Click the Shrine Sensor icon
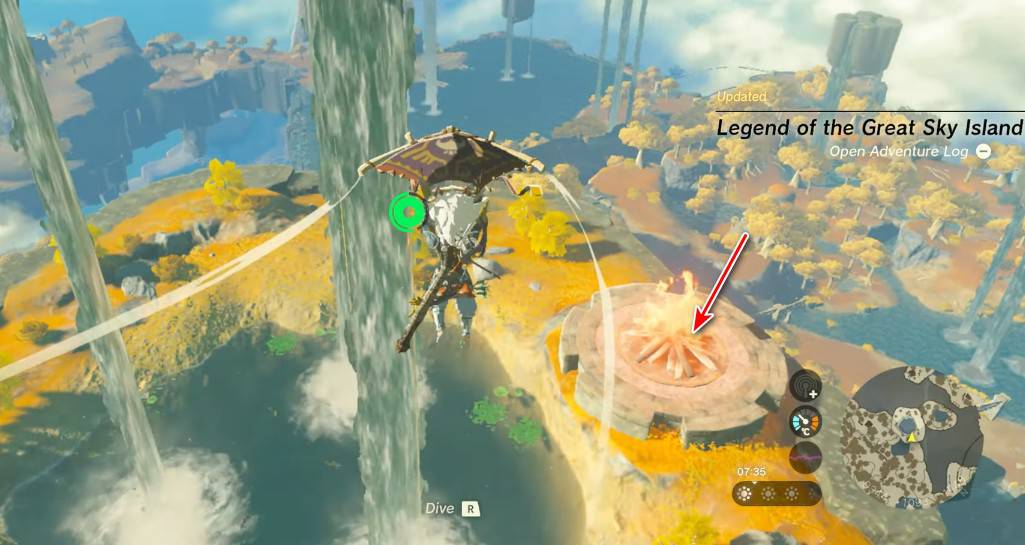The width and height of the screenshot is (1025, 545). (805, 385)
